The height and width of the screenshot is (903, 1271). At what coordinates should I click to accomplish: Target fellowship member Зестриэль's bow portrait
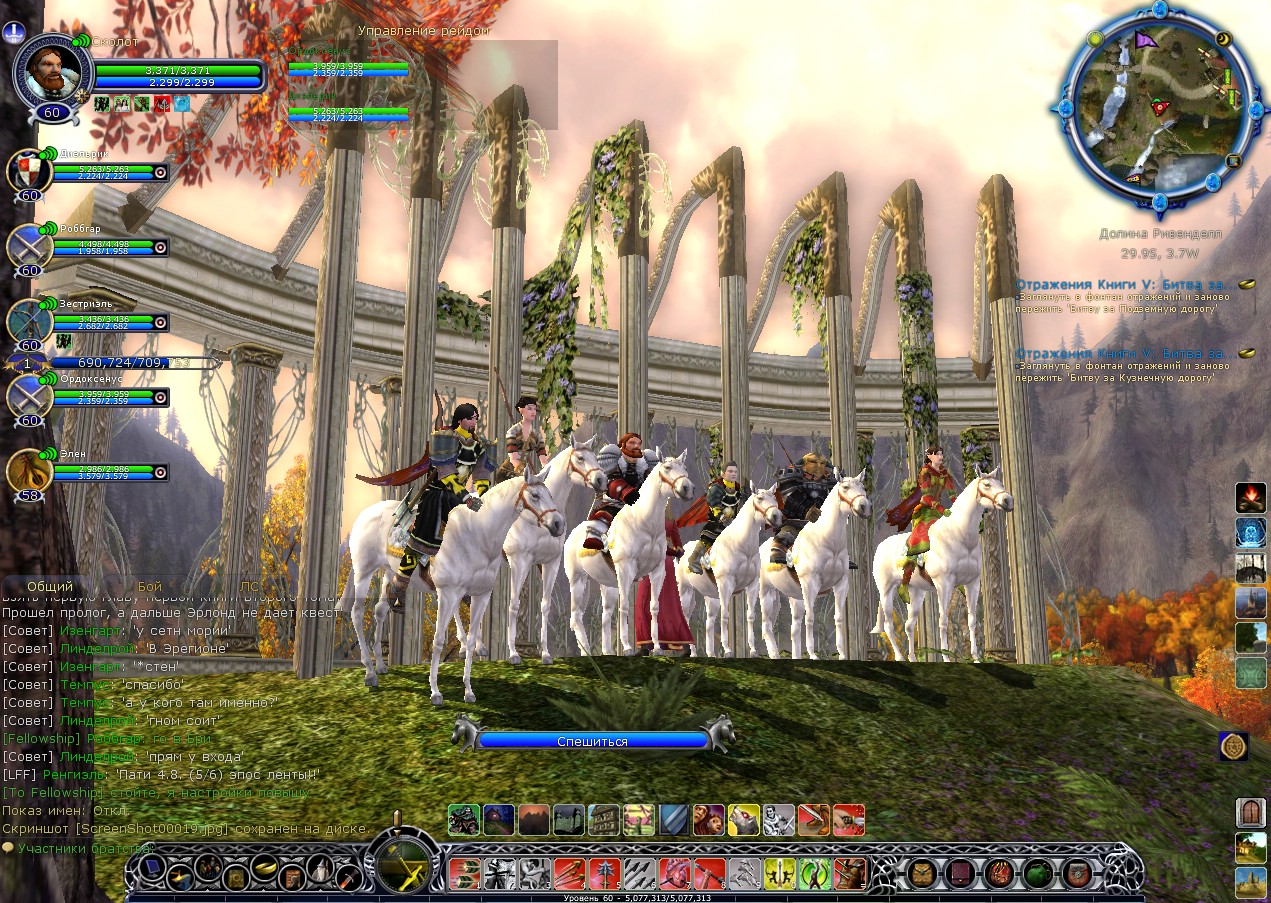[x=30, y=322]
